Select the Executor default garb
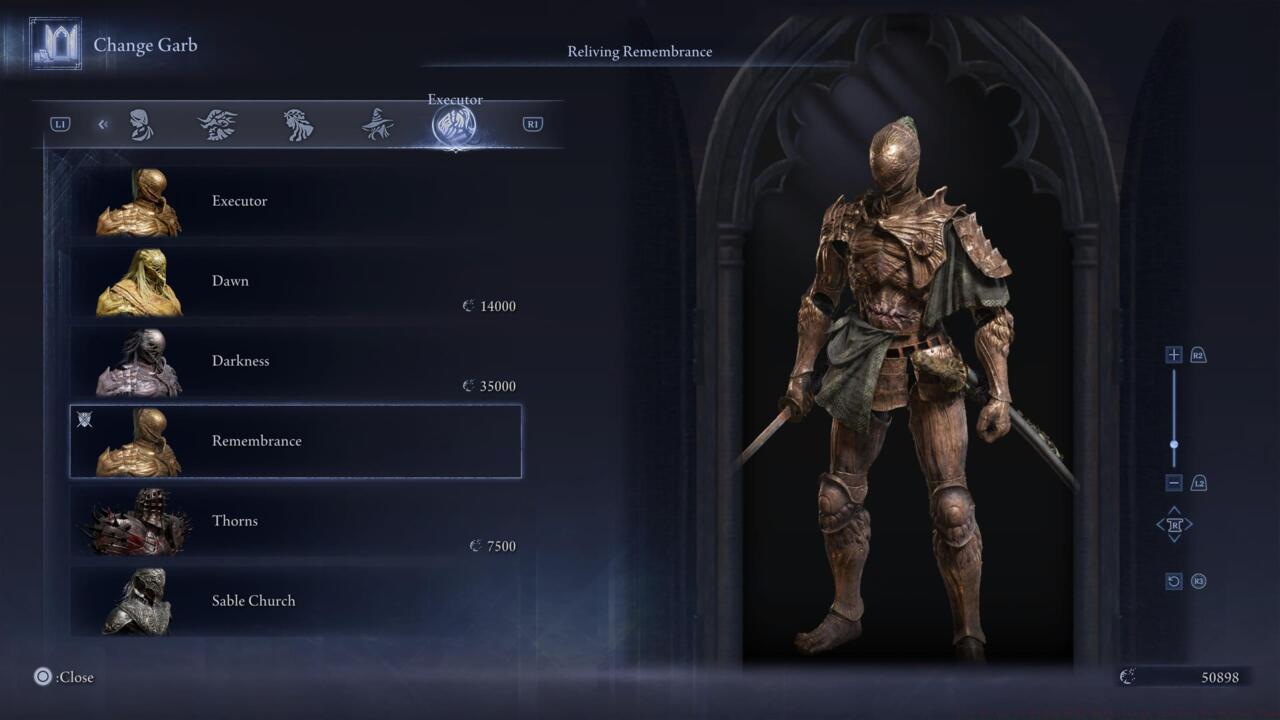Viewport: 1280px width, 720px height. (x=295, y=201)
